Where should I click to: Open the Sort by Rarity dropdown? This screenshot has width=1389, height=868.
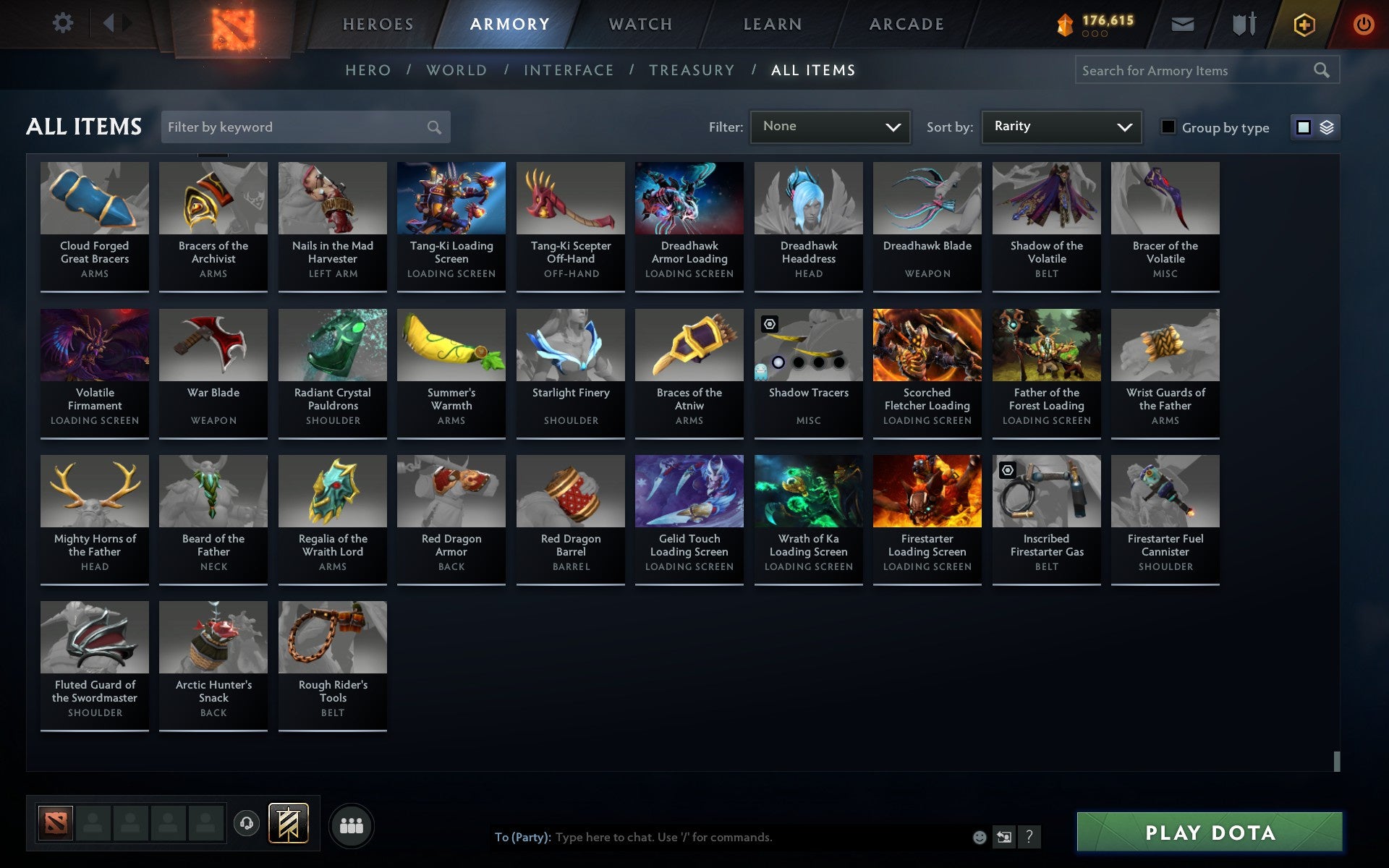(1061, 127)
